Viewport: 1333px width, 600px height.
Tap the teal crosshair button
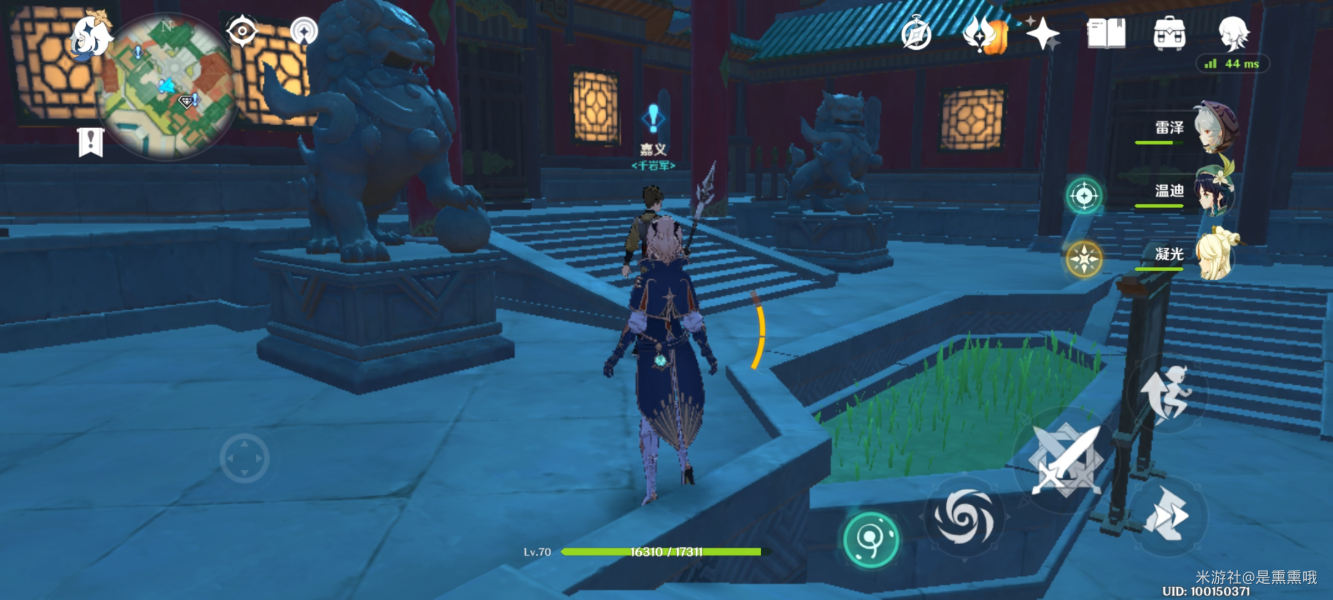click(1083, 195)
